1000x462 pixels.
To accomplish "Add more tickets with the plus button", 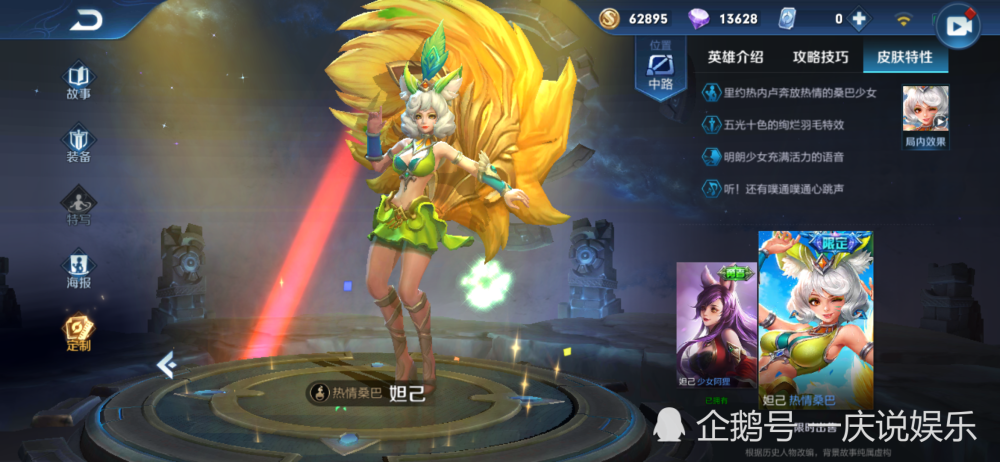I will click(858, 18).
